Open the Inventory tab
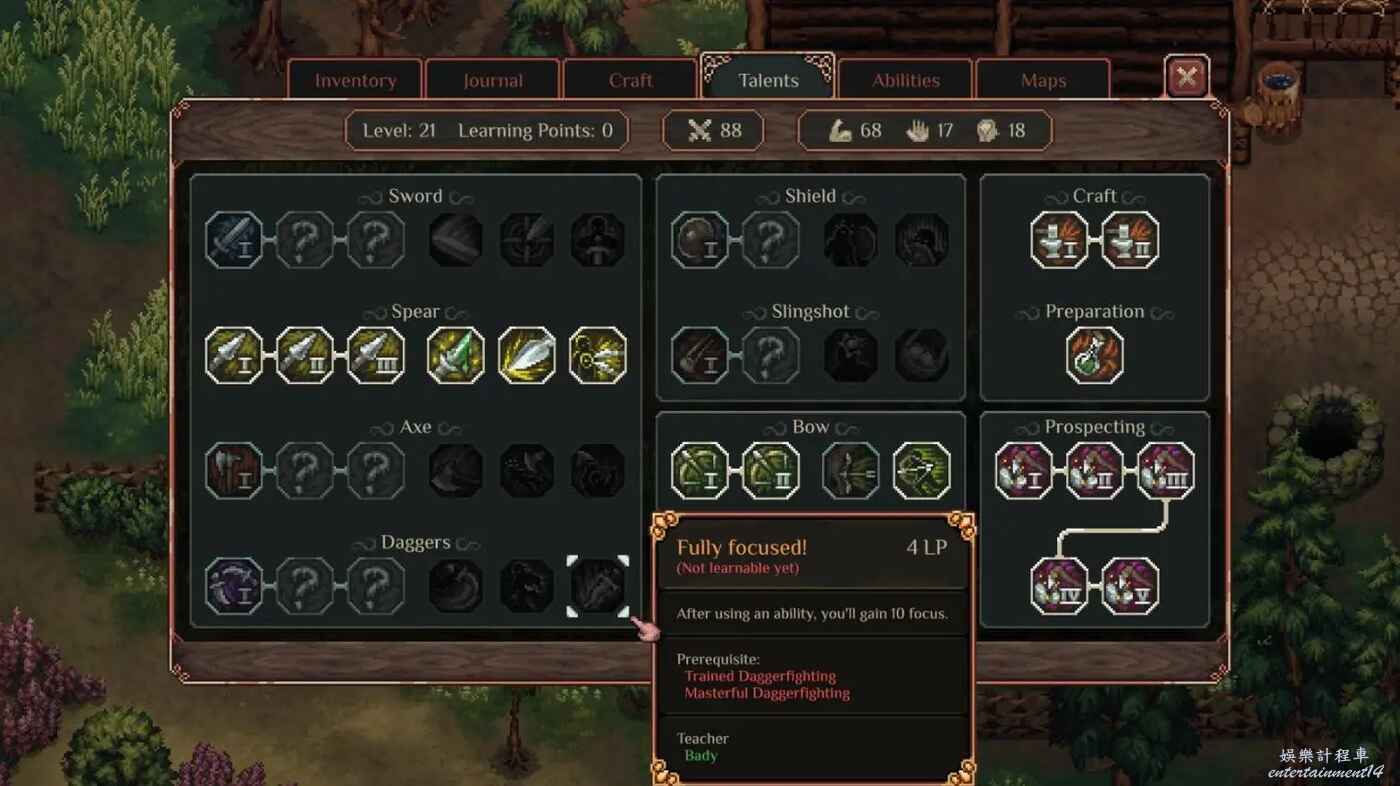 tap(356, 81)
